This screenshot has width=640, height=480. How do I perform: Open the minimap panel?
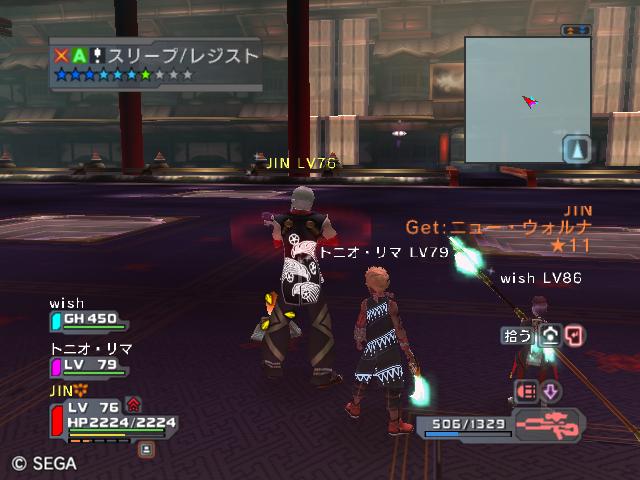pos(527,99)
